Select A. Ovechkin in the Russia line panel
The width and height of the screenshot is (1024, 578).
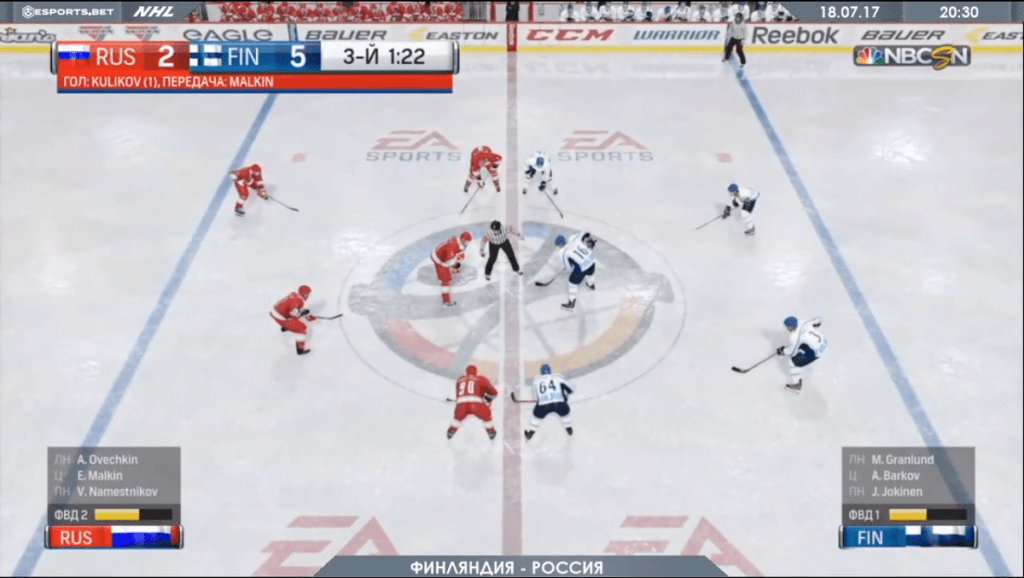pos(107,460)
